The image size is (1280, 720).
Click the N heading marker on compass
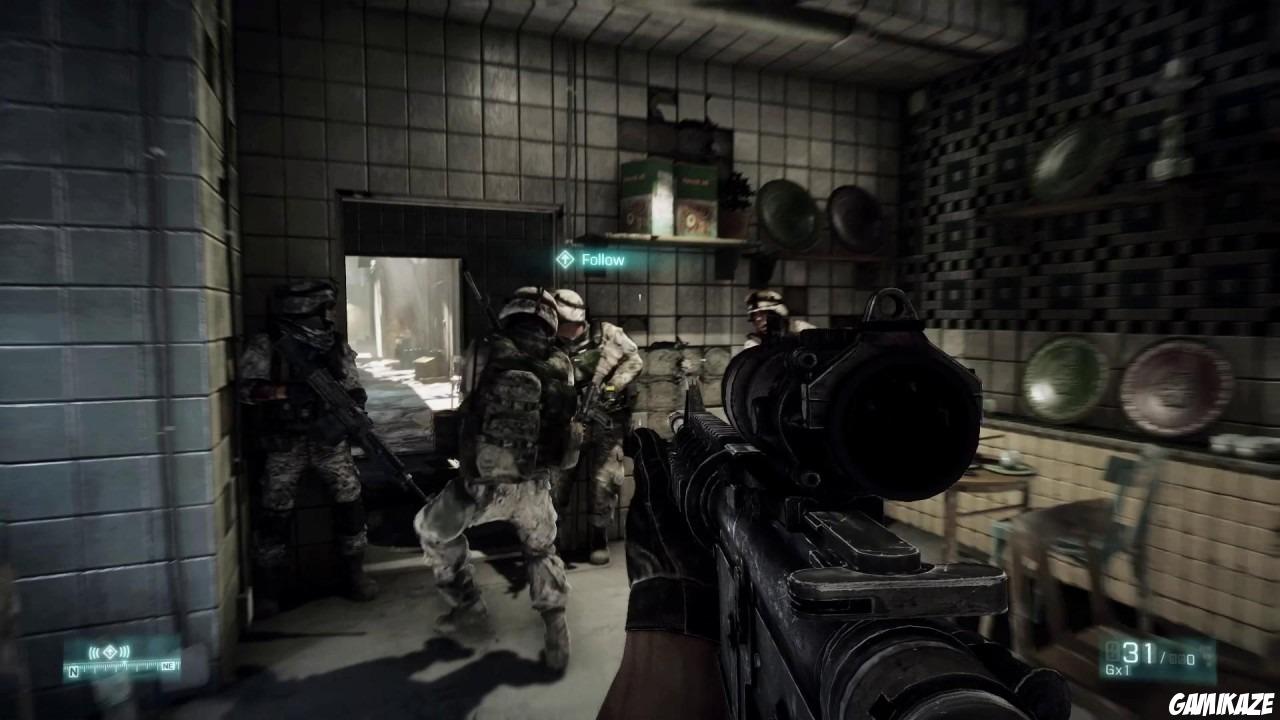pyautogui.click(x=73, y=670)
